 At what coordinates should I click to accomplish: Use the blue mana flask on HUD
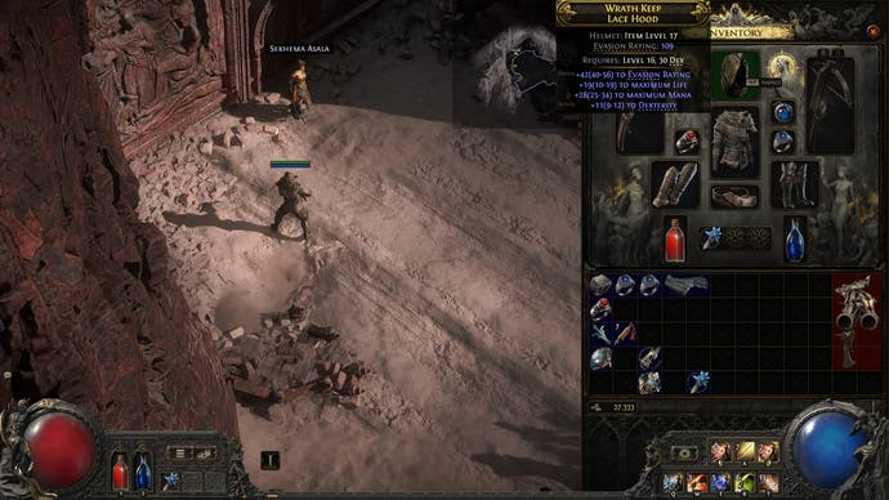click(143, 471)
